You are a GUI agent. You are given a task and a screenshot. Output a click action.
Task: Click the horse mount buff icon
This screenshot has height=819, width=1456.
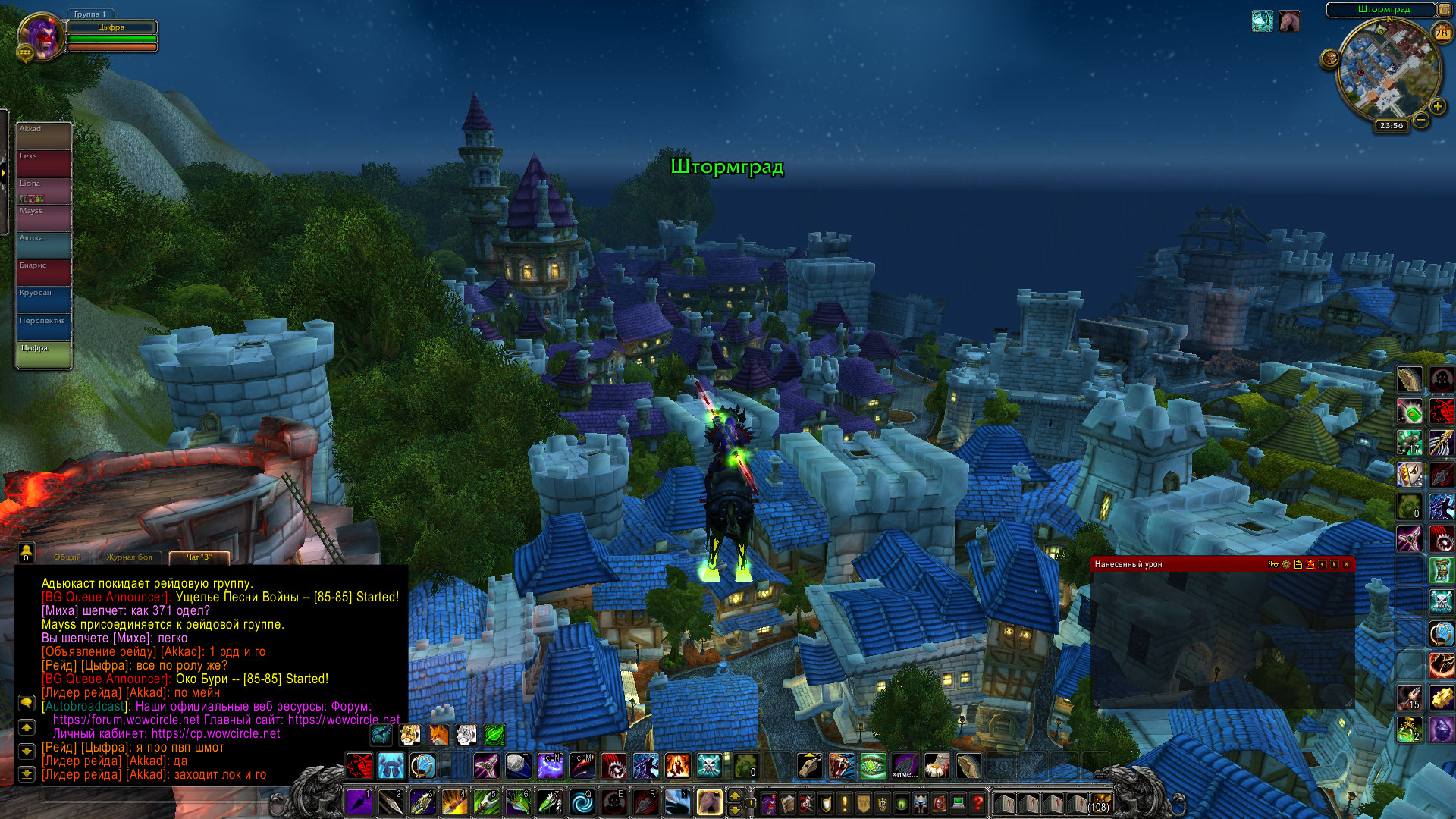[x=1289, y=21]
